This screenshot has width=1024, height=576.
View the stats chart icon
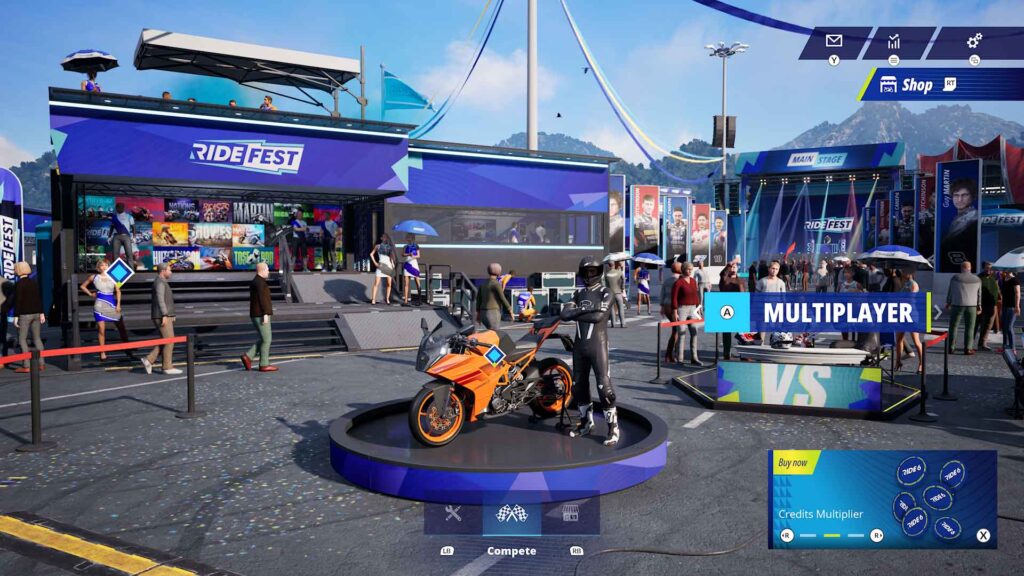coord(893,41)
